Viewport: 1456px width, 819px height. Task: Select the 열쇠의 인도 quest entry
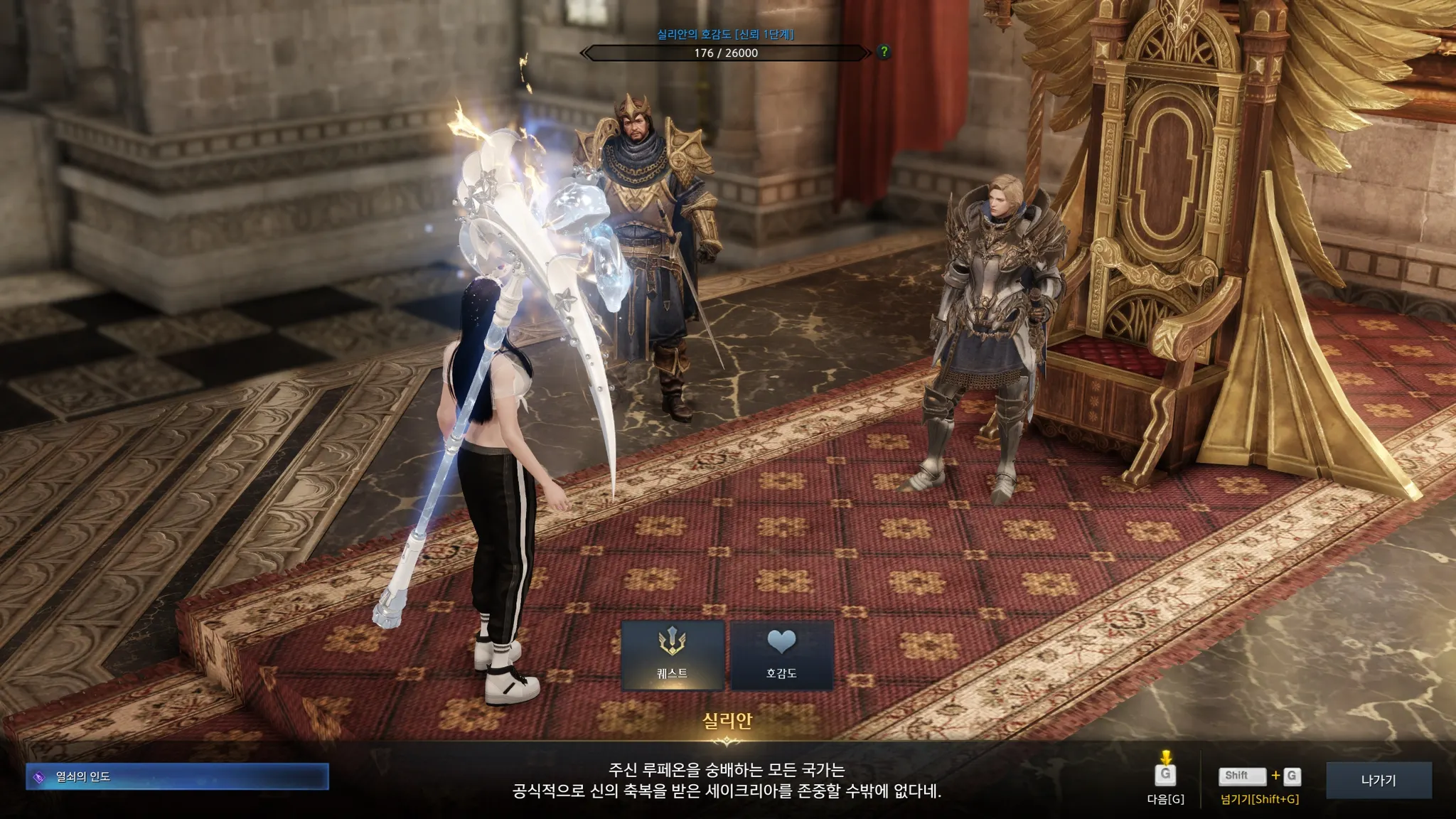(177, 776)
